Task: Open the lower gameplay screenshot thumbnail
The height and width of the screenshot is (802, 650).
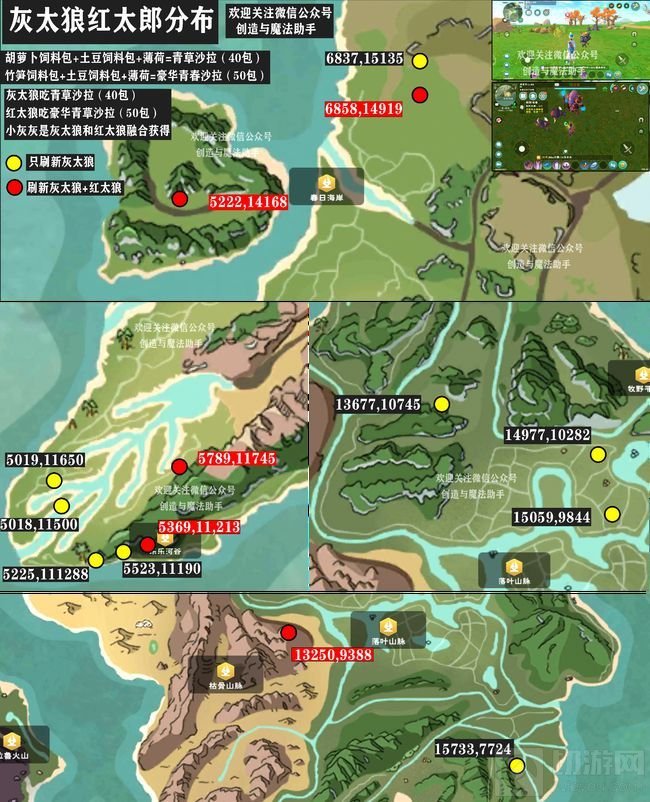Action: 569,126
